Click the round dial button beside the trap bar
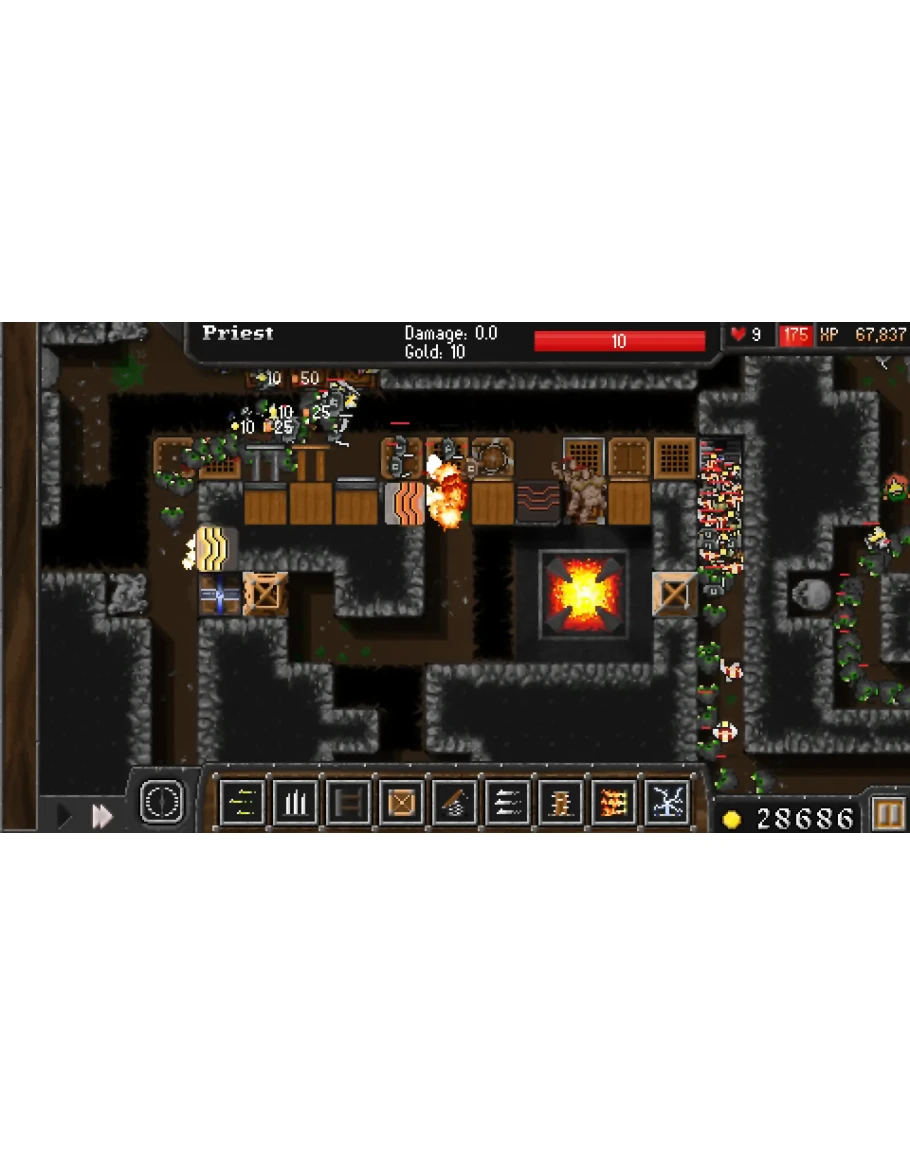The height and width of the screenshot is (1155, 910). 161,801
